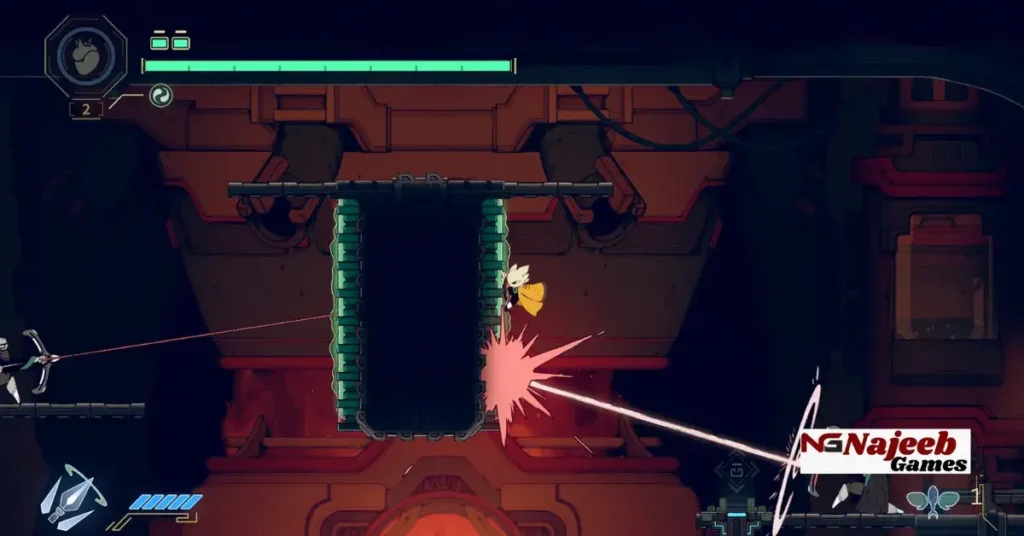The image size is (1024, 536).
Task: Open the Najeeb Games watermark logo
Action: point(885,451)
